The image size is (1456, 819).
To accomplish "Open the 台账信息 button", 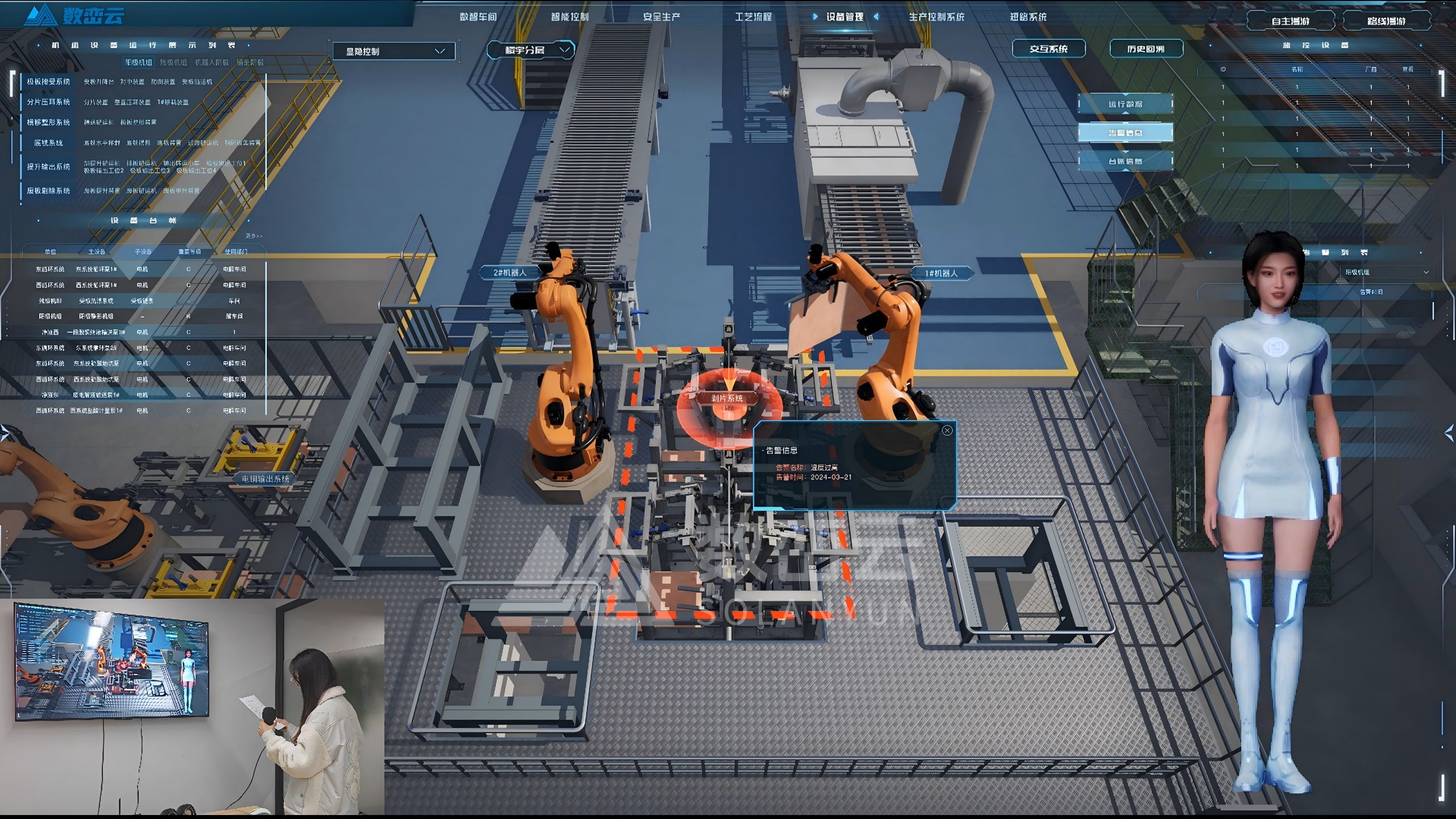I will pos(1125,162).
